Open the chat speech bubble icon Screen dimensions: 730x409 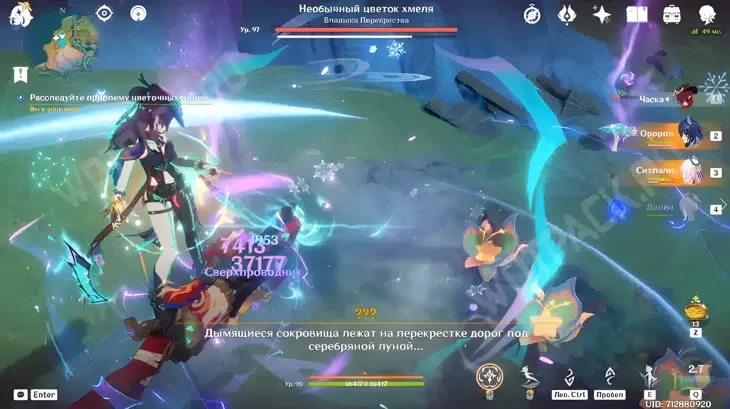(20, 395)
